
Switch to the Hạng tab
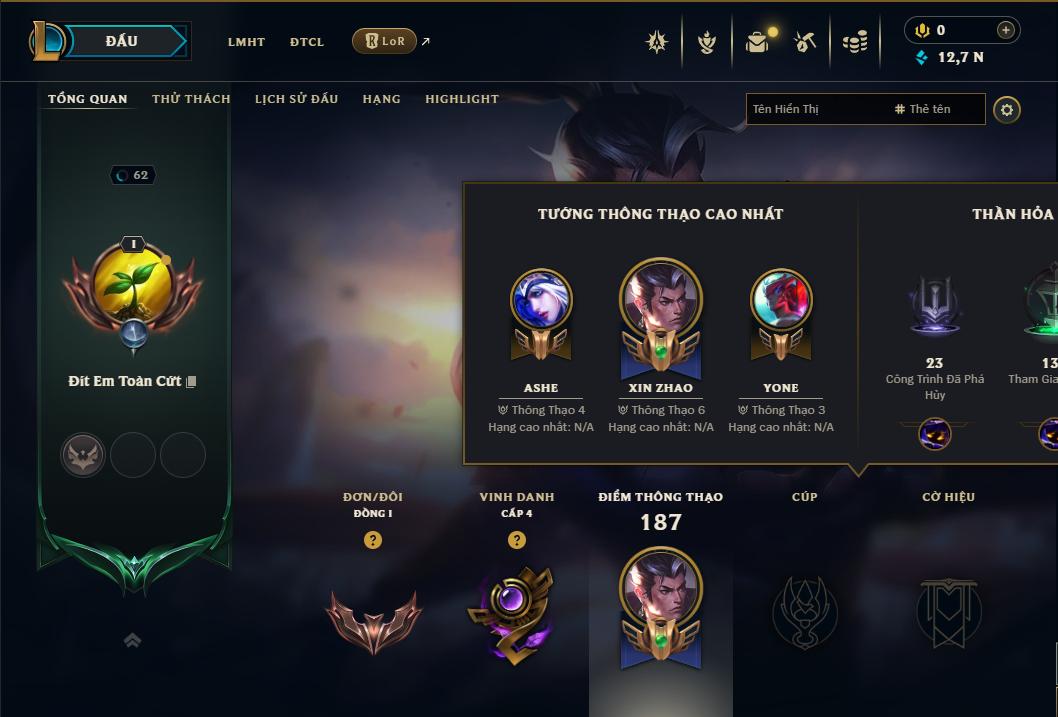click(x=381, y=99)
